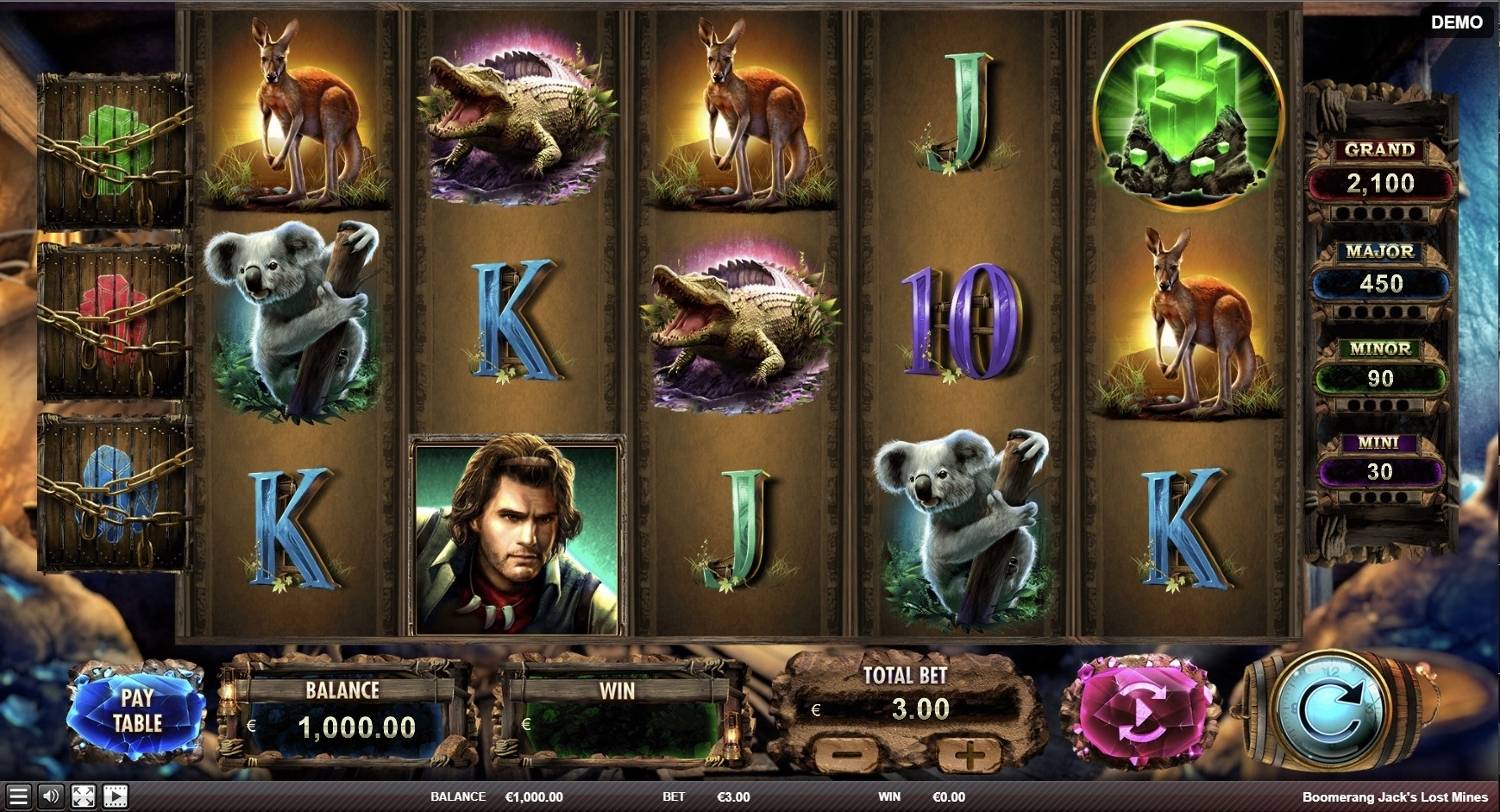
Task: Open the Pay Table
Action: click(x=140, y=710)
